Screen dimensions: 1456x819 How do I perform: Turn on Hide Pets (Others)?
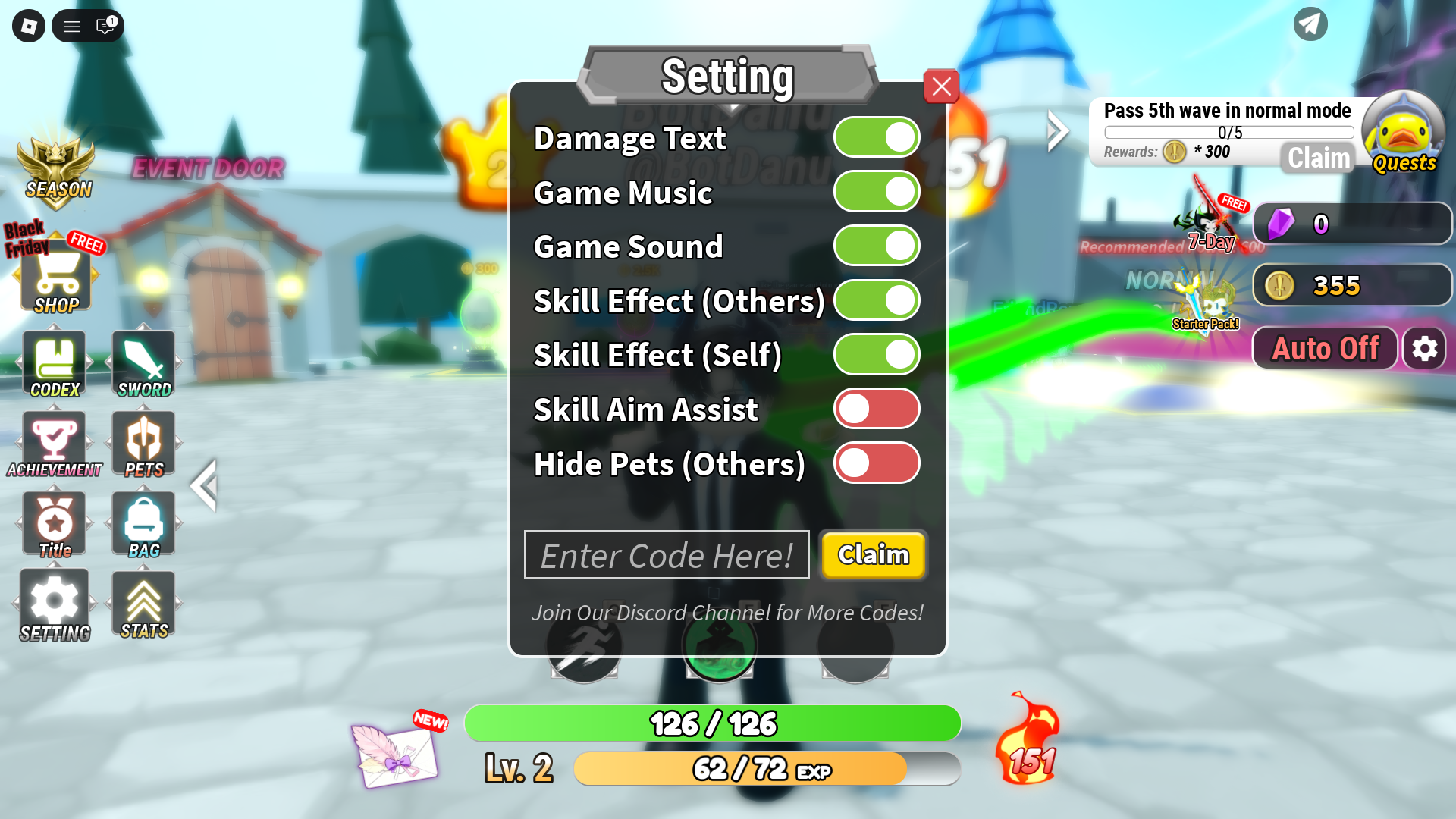pos(876,463)
